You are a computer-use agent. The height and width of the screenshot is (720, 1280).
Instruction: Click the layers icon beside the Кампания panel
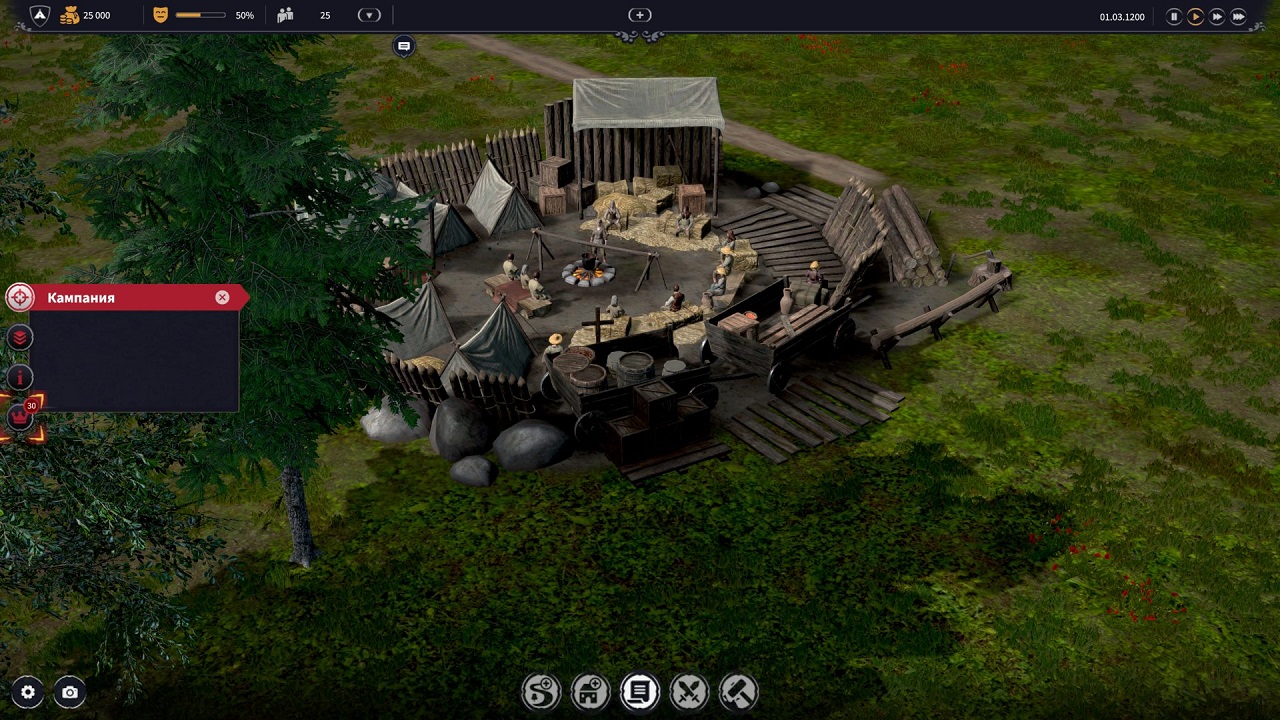[18, 337]
